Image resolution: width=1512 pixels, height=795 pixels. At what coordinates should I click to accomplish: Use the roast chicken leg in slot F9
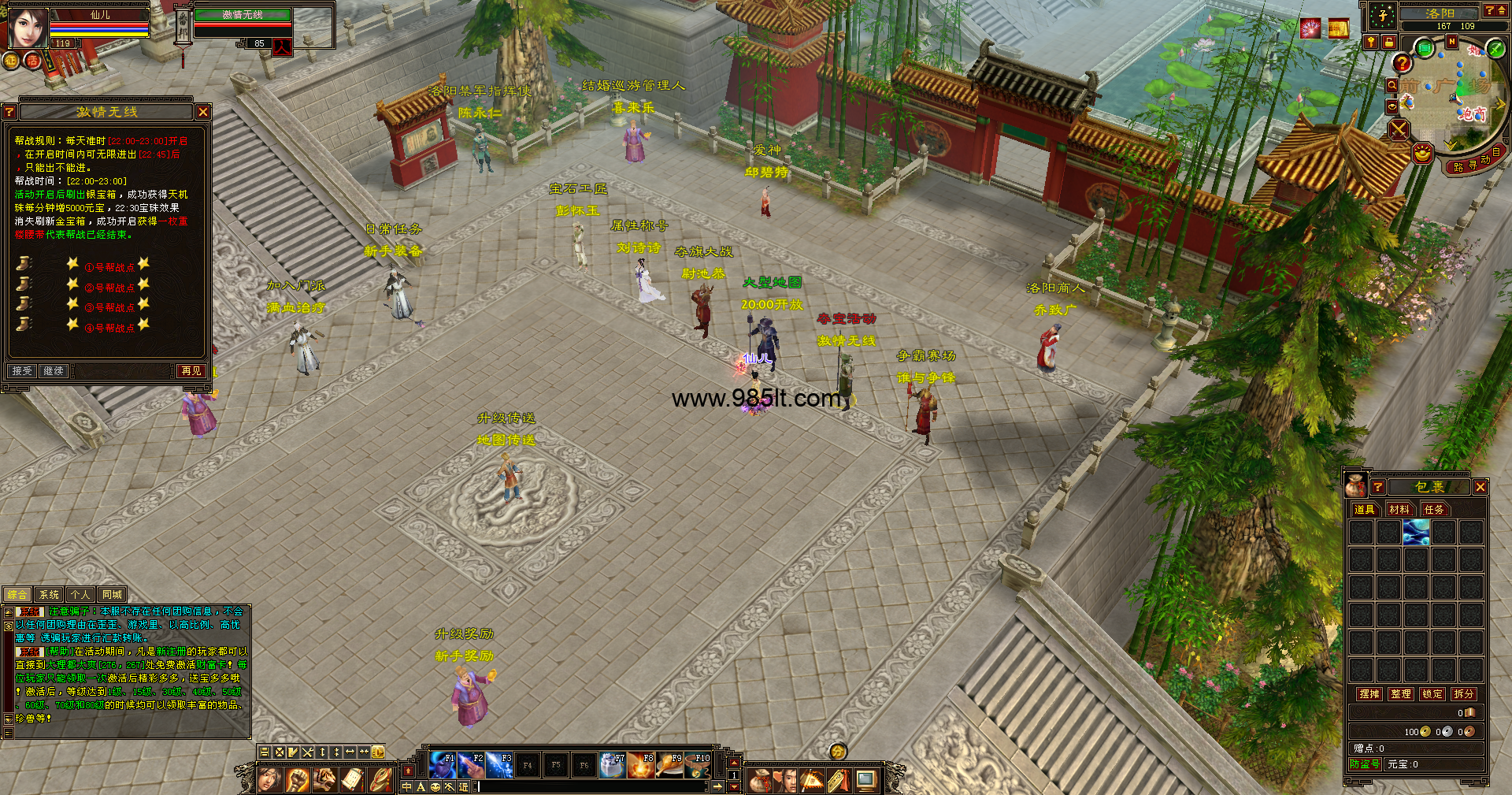point(669,765)
